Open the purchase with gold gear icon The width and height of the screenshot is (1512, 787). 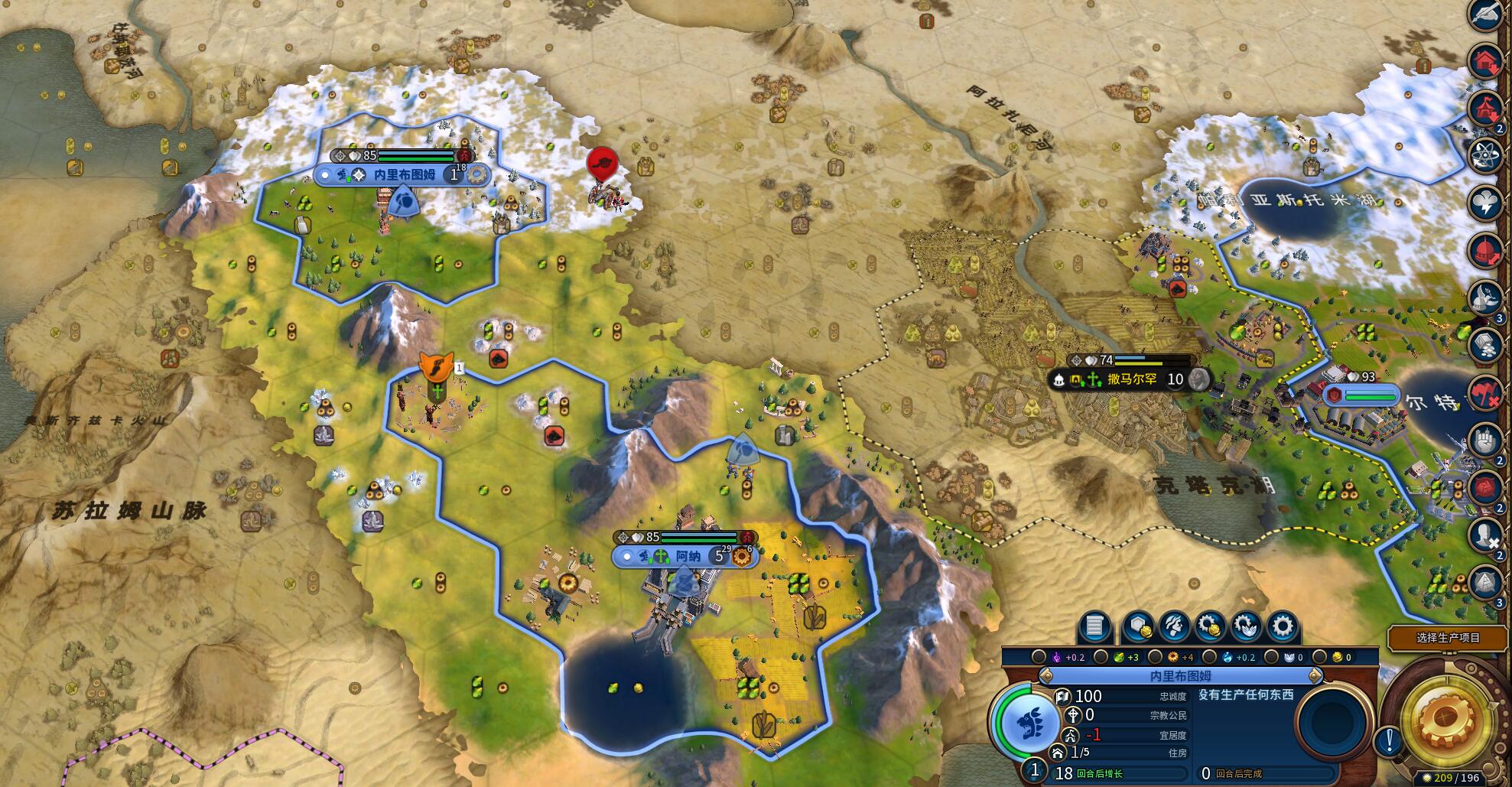pyautogui.click(x=1209, y=627)
